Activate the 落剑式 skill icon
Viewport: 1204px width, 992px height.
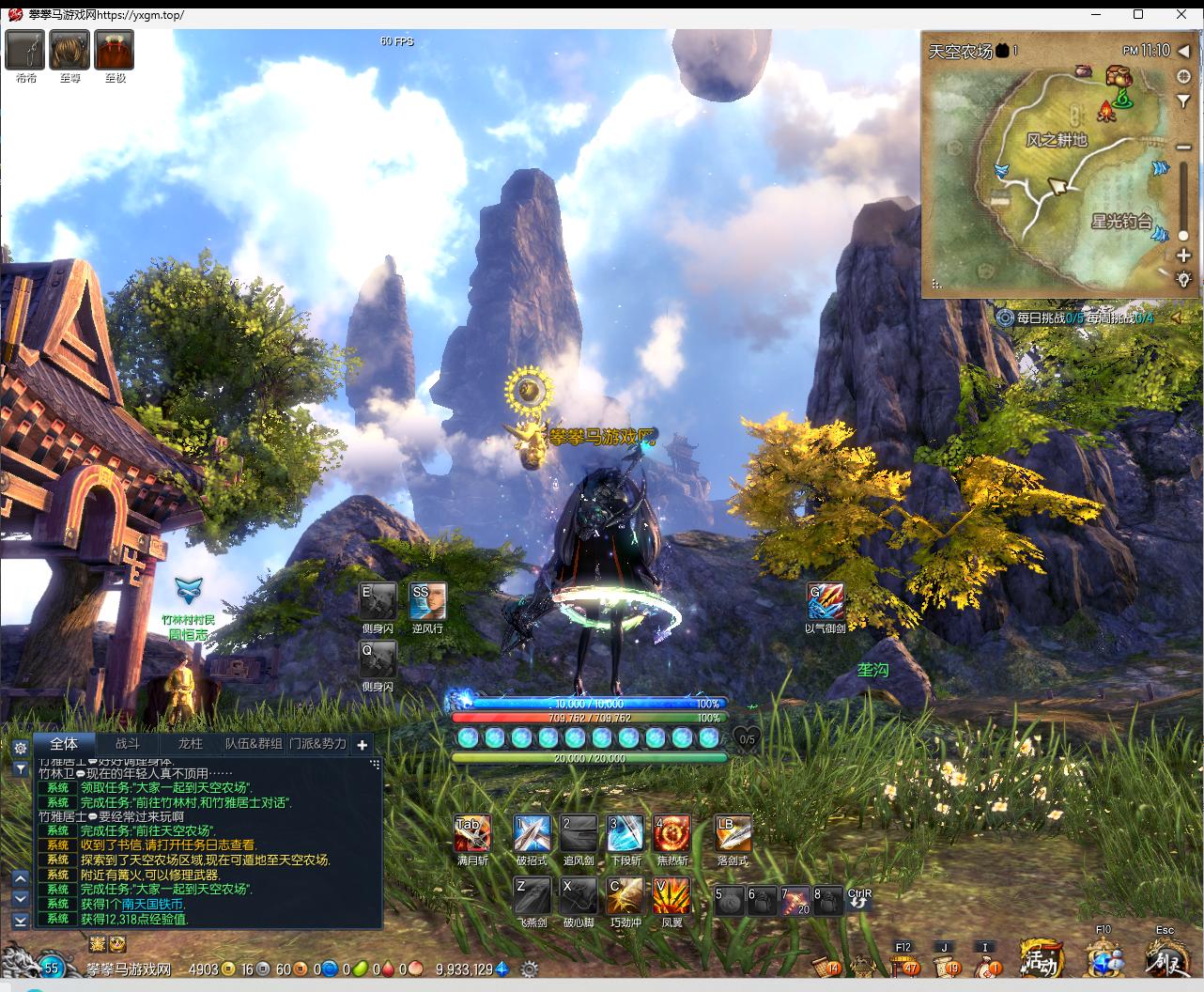[733, 833]
